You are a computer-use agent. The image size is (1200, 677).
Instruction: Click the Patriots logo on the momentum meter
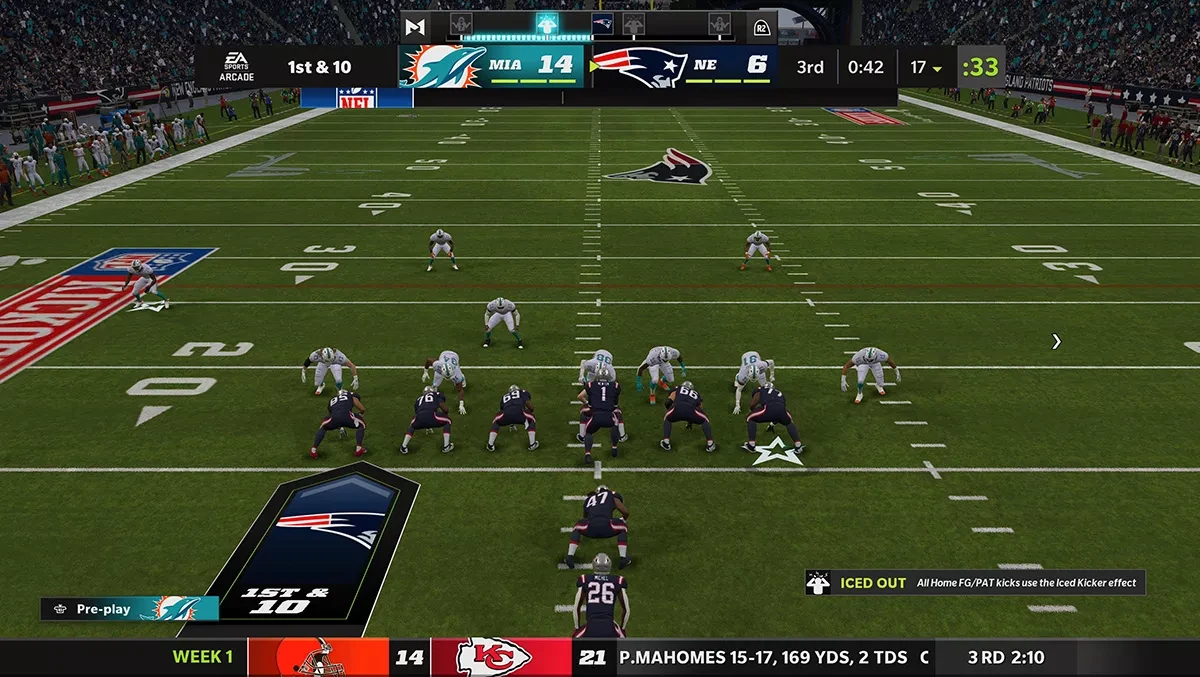click(x=602, y=24)
